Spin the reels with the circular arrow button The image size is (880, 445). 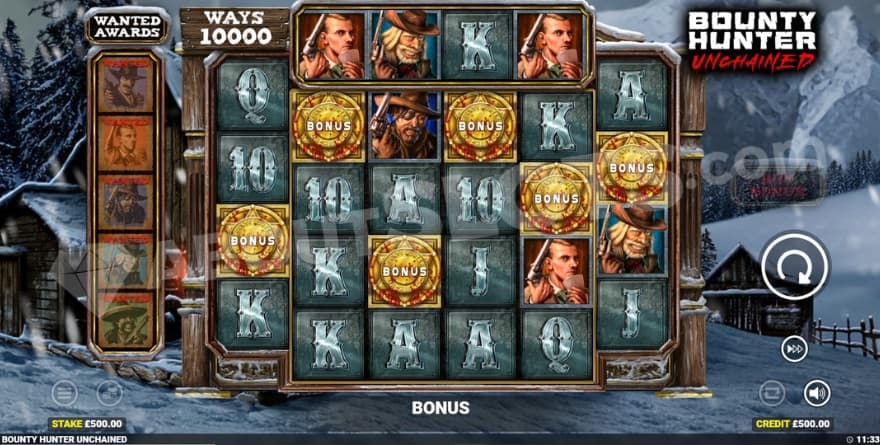pyautogui.click(x=794, y=267)
